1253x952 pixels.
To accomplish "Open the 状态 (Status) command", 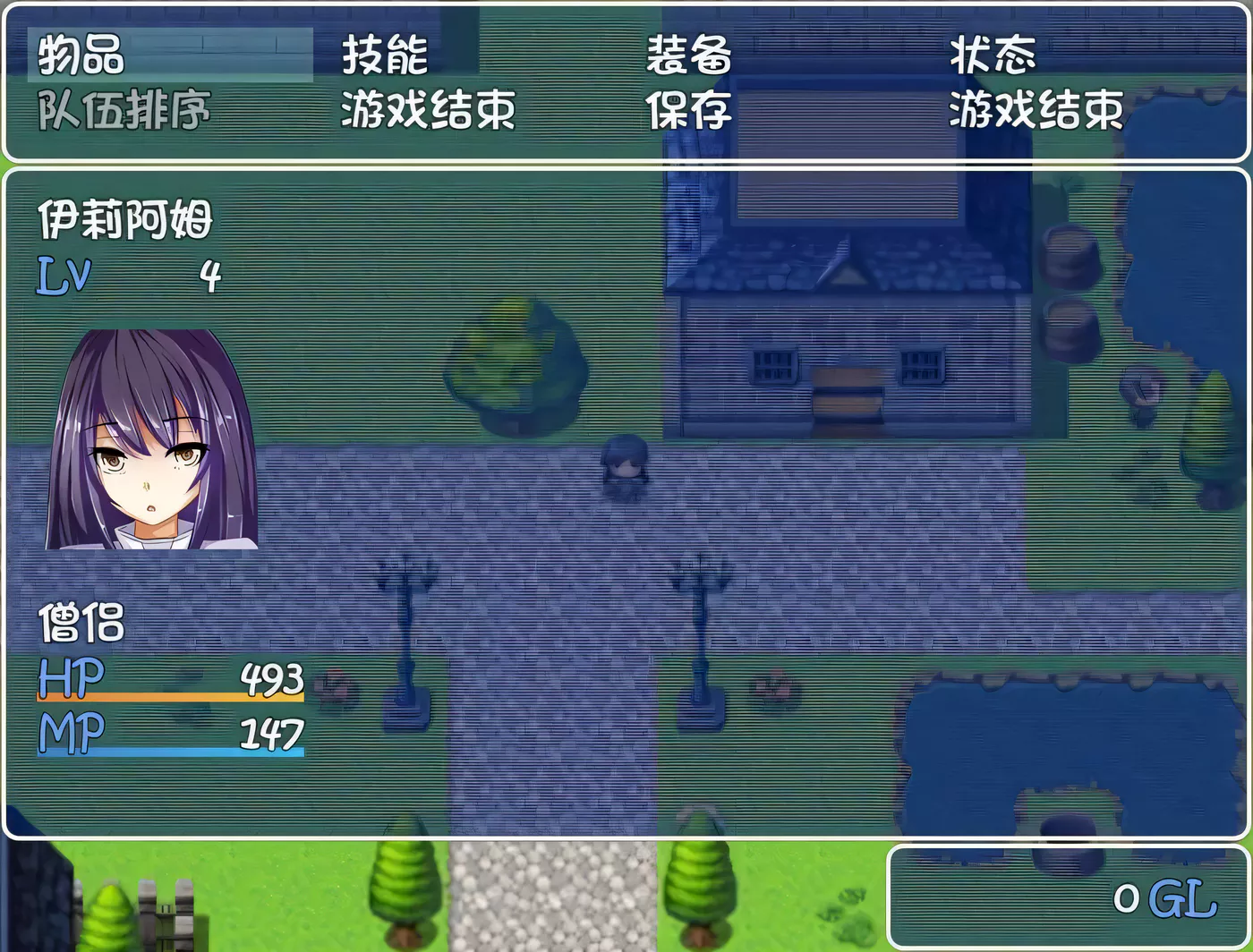I will (993, 56).
